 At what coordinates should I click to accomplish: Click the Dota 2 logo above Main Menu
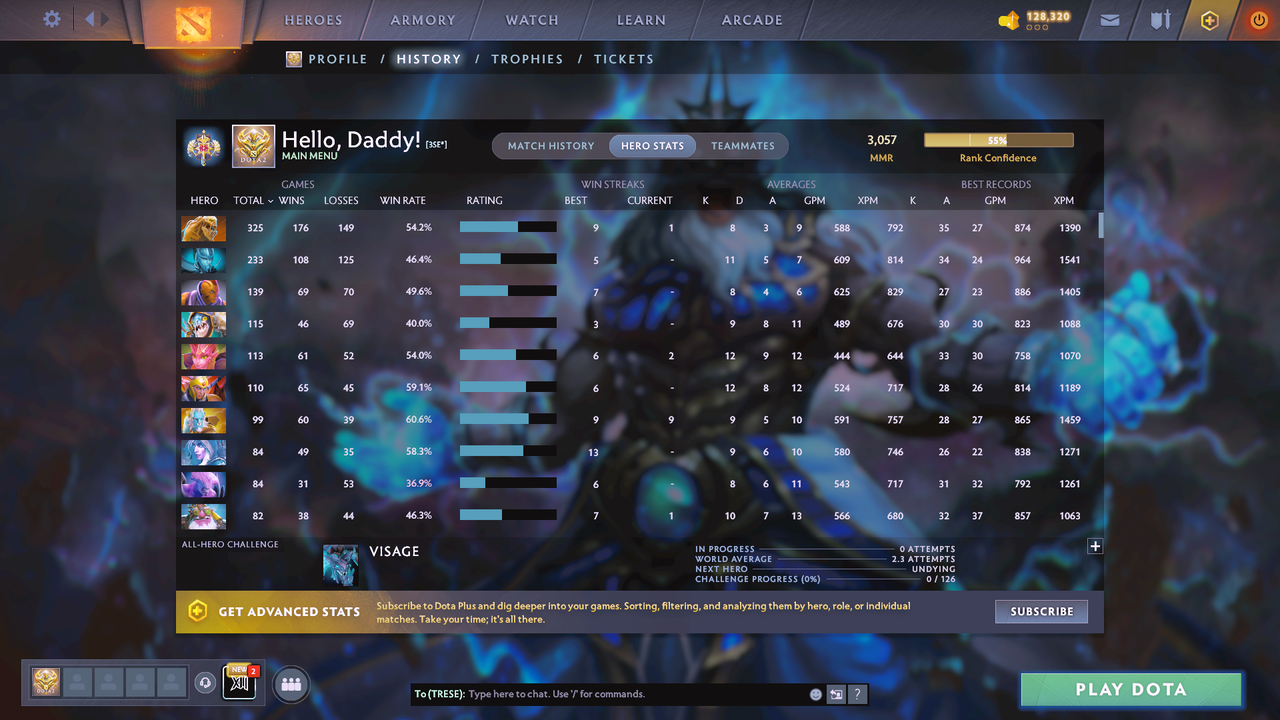click(x=253, y=146)
